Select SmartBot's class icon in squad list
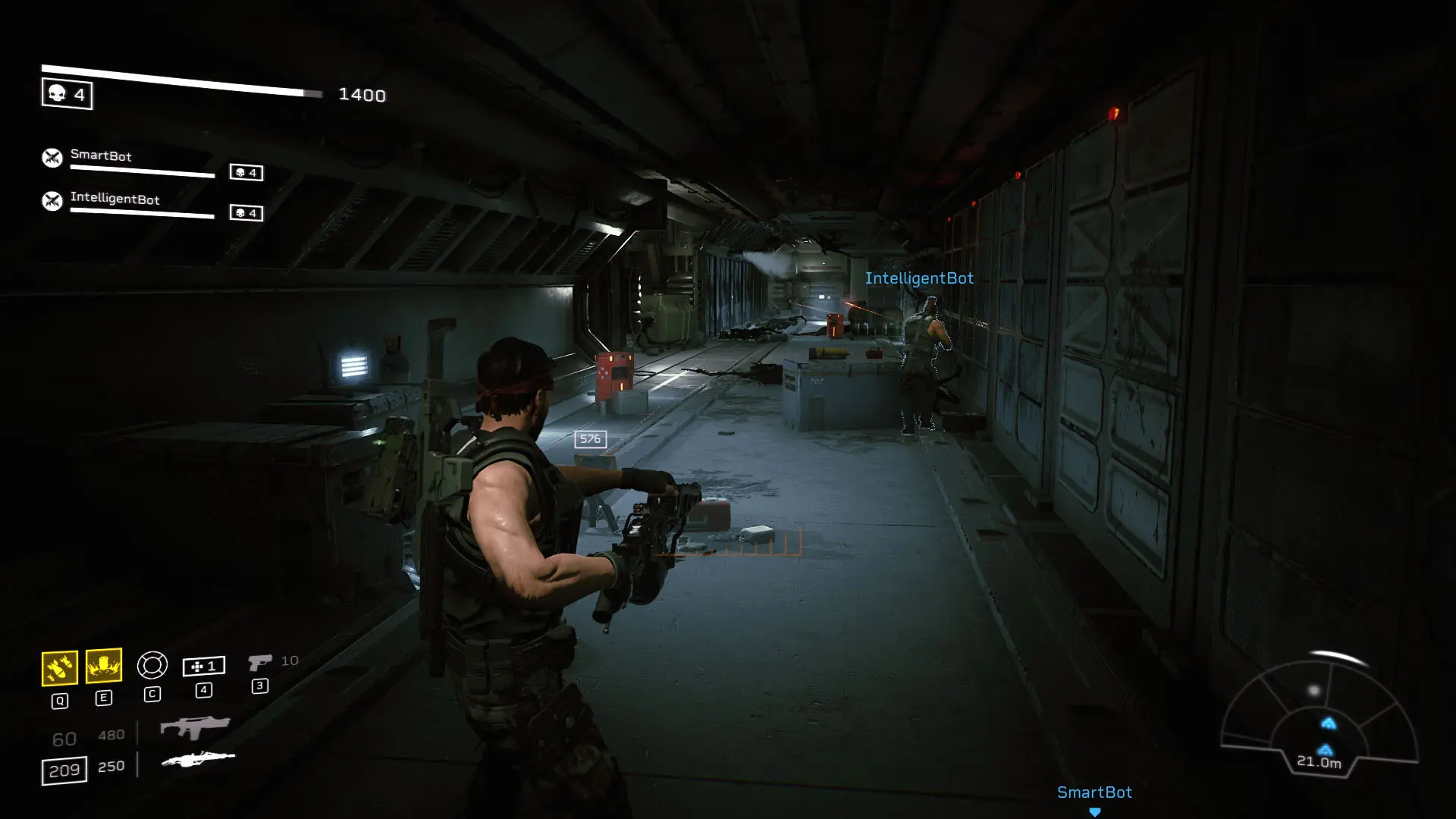Viewport: 1456px width, 819px height. pyautogui.click(x=52, y=158)
